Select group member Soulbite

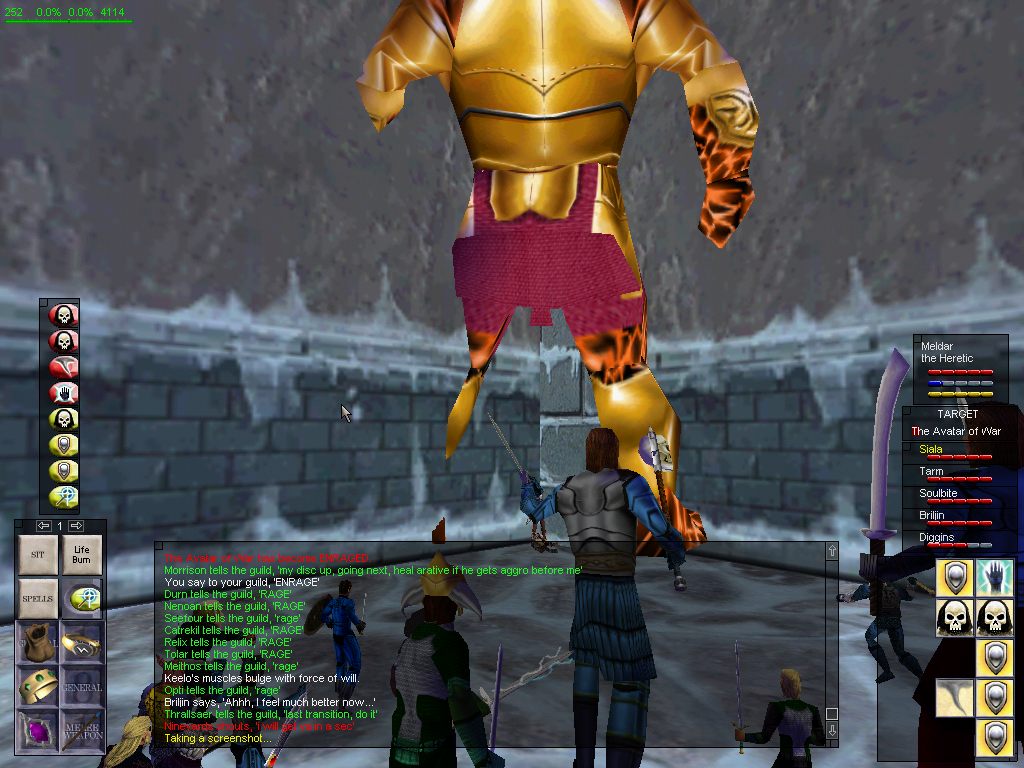pyautogui.click(x=955, y=495)
